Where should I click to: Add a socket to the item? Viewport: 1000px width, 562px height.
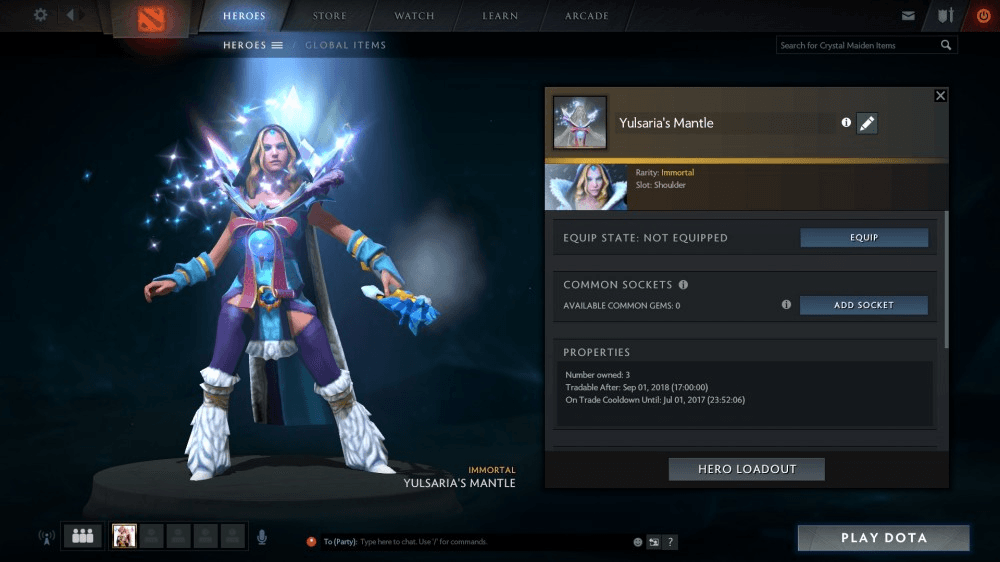click(864, 305)
